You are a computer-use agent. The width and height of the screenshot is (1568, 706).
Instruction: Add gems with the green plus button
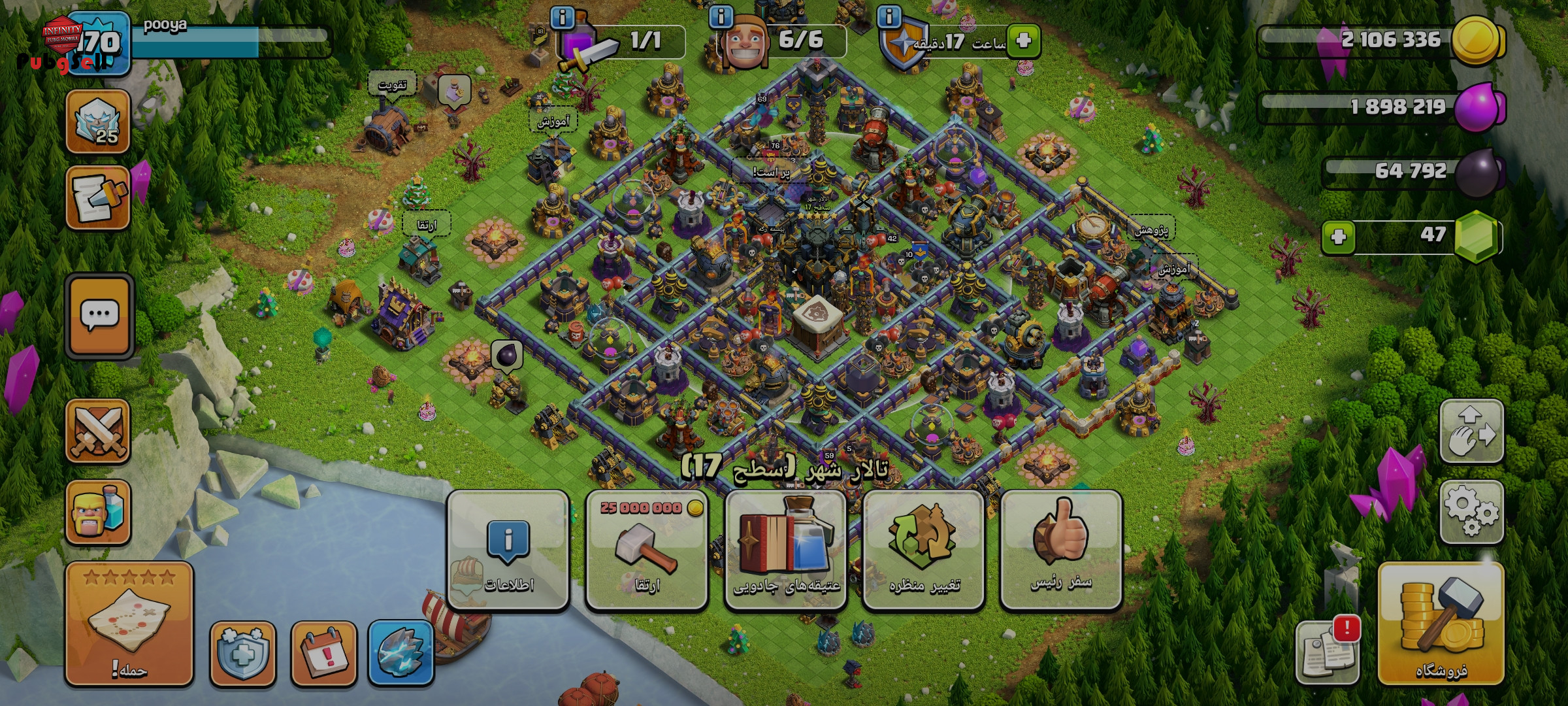point(1338,237)
